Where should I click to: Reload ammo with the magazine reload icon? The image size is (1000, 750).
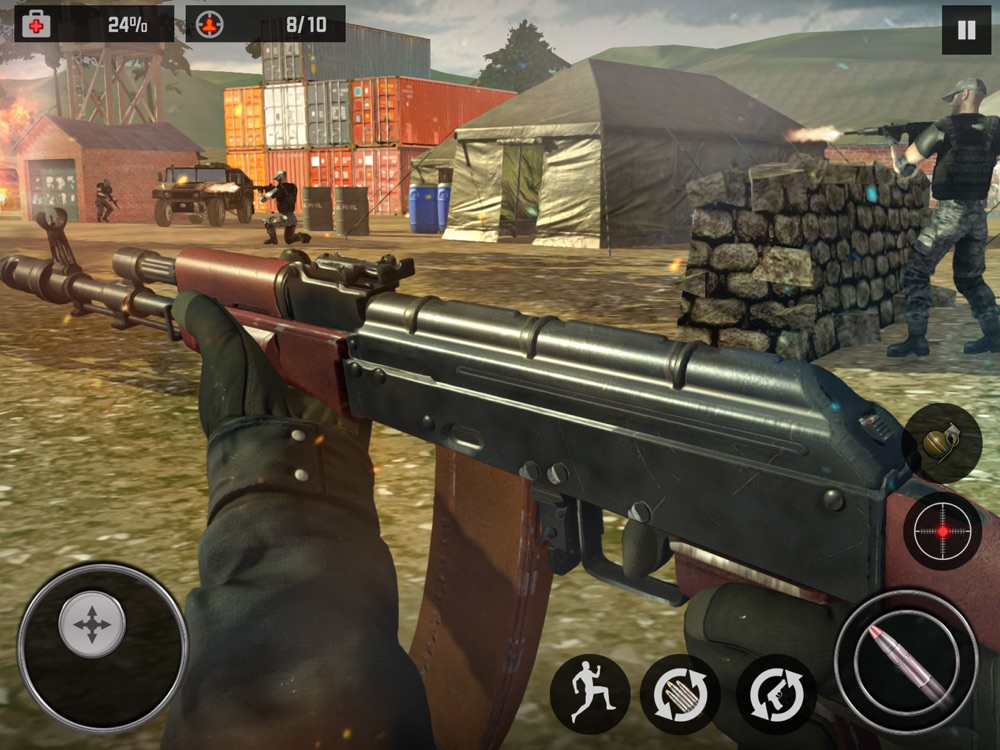680,694
